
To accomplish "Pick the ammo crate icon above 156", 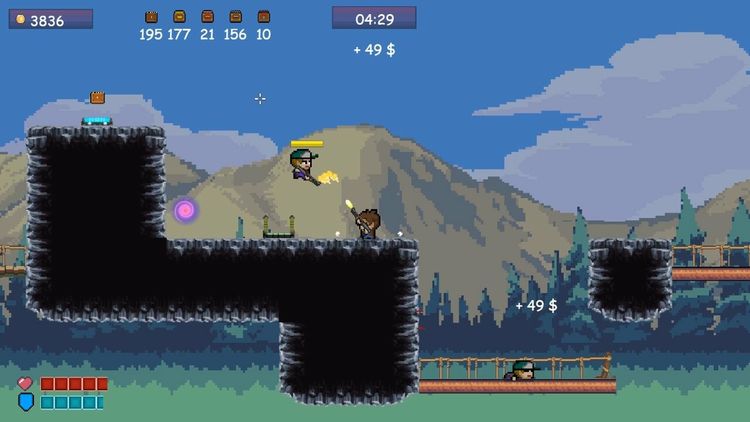I will pyautogui.click(x=235, y=17).
